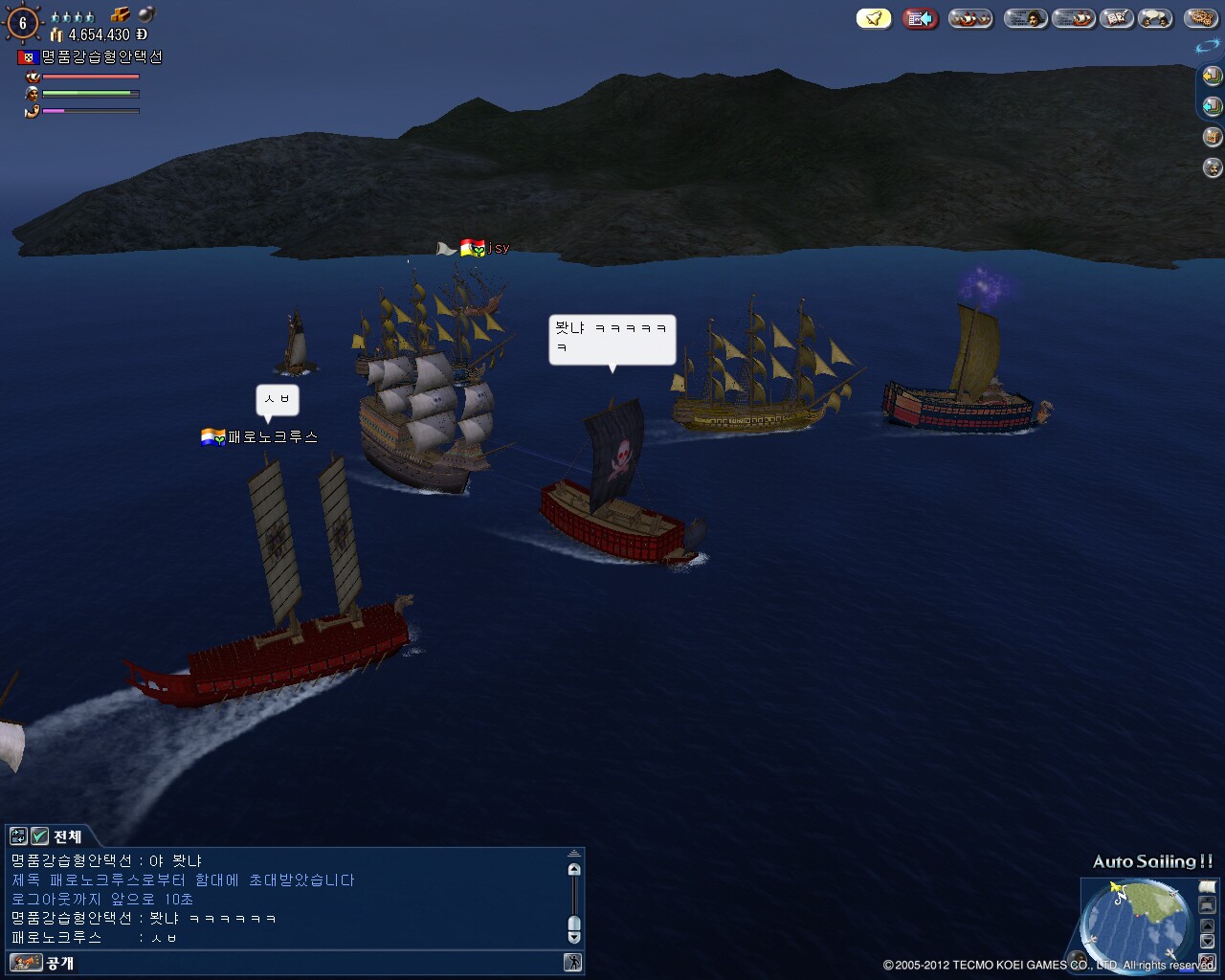Image resolution: width=1225 pixels, height=980 pixels.
Task: Open the captain portrait character menu
Action: pyautogui.click(x=1025, y=18)
